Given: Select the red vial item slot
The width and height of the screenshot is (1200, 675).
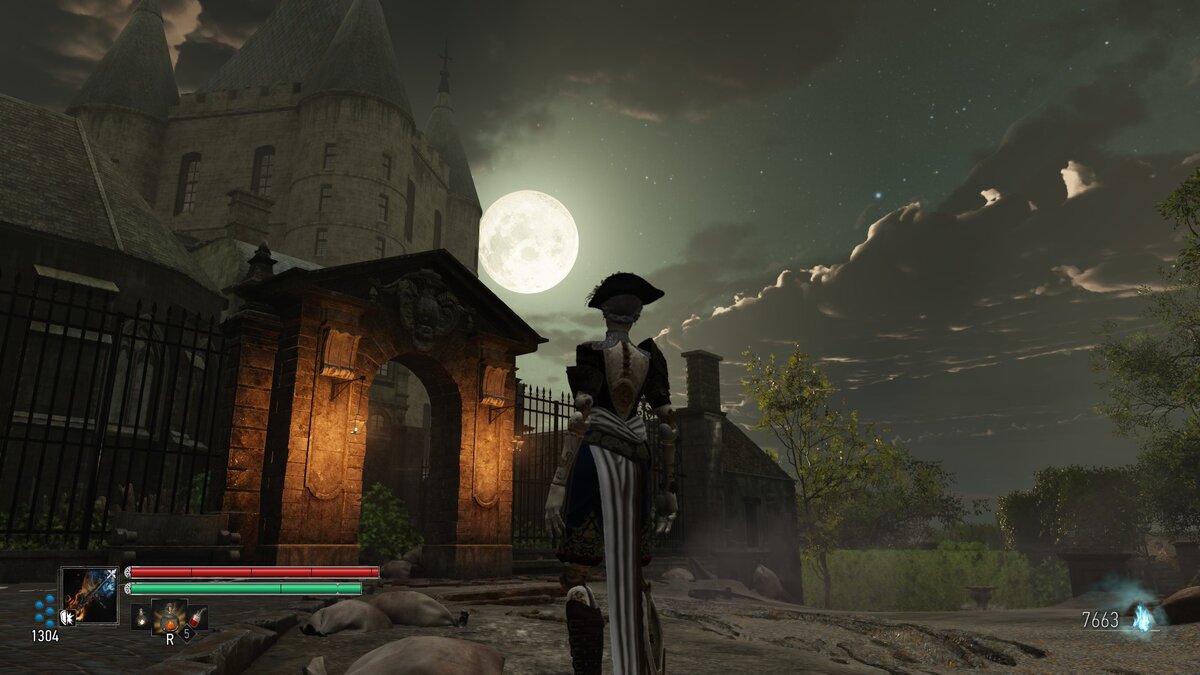Looking at the screenshot, I should point(197,617).
